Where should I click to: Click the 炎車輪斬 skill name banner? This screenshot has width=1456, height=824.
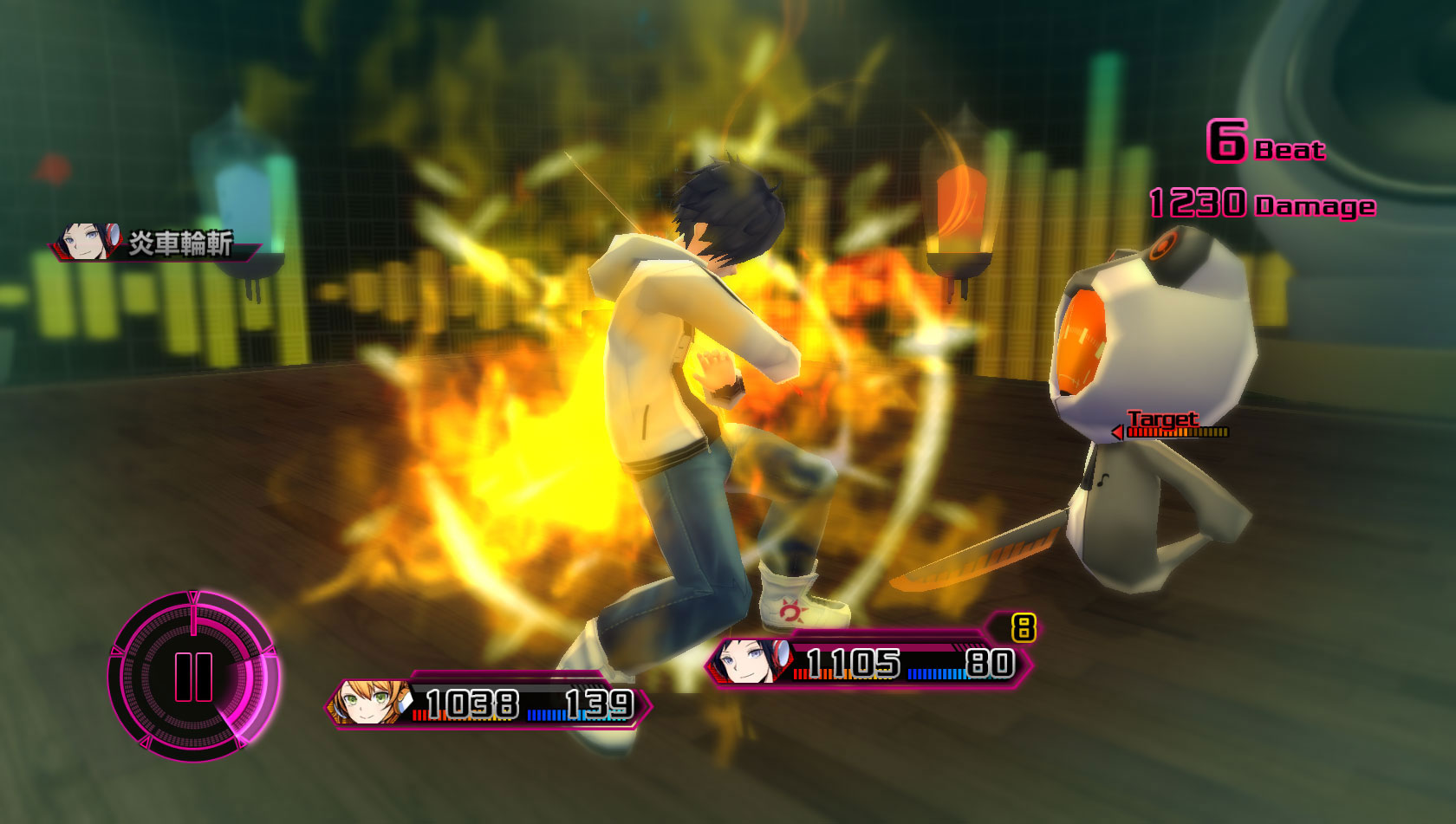pos(156,243)
